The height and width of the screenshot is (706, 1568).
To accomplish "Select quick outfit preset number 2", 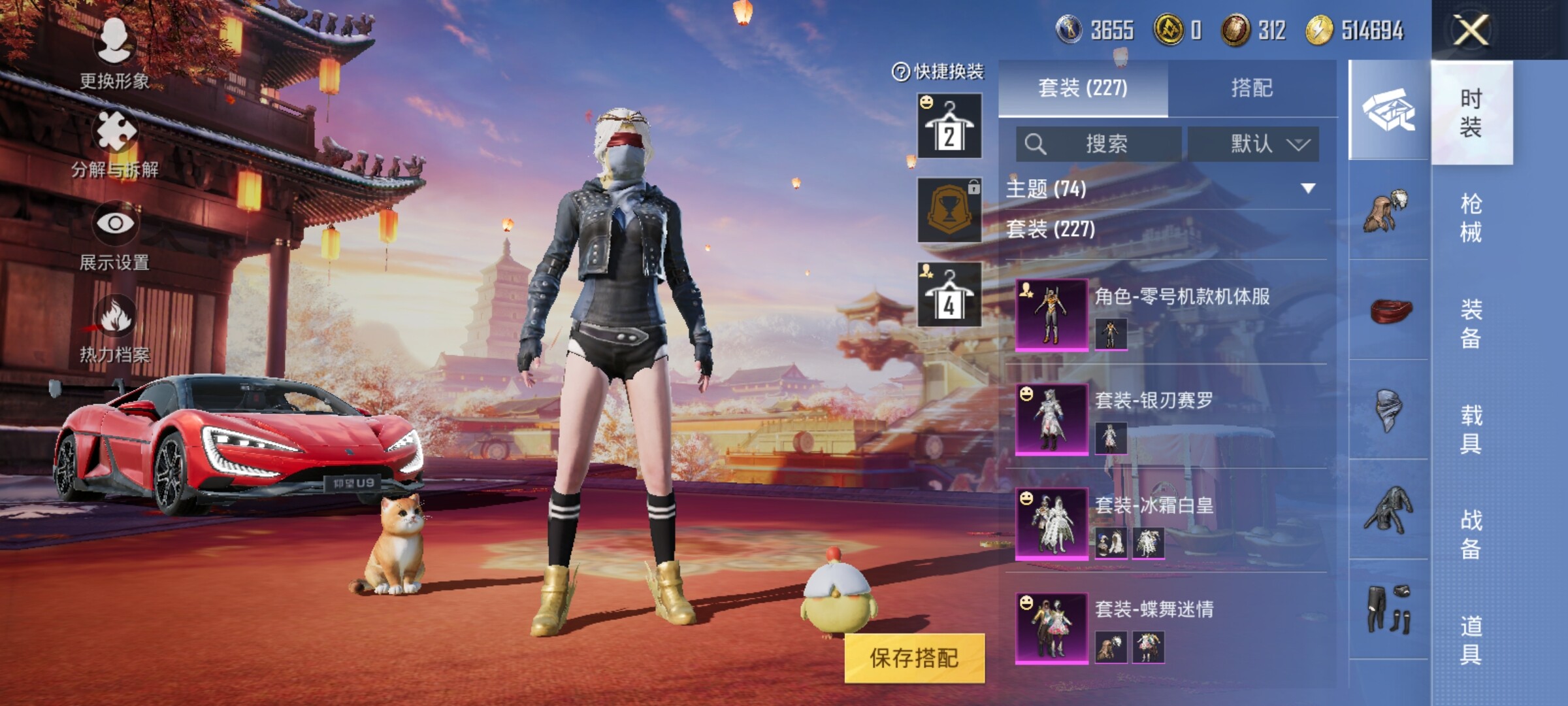I will 949,126.
